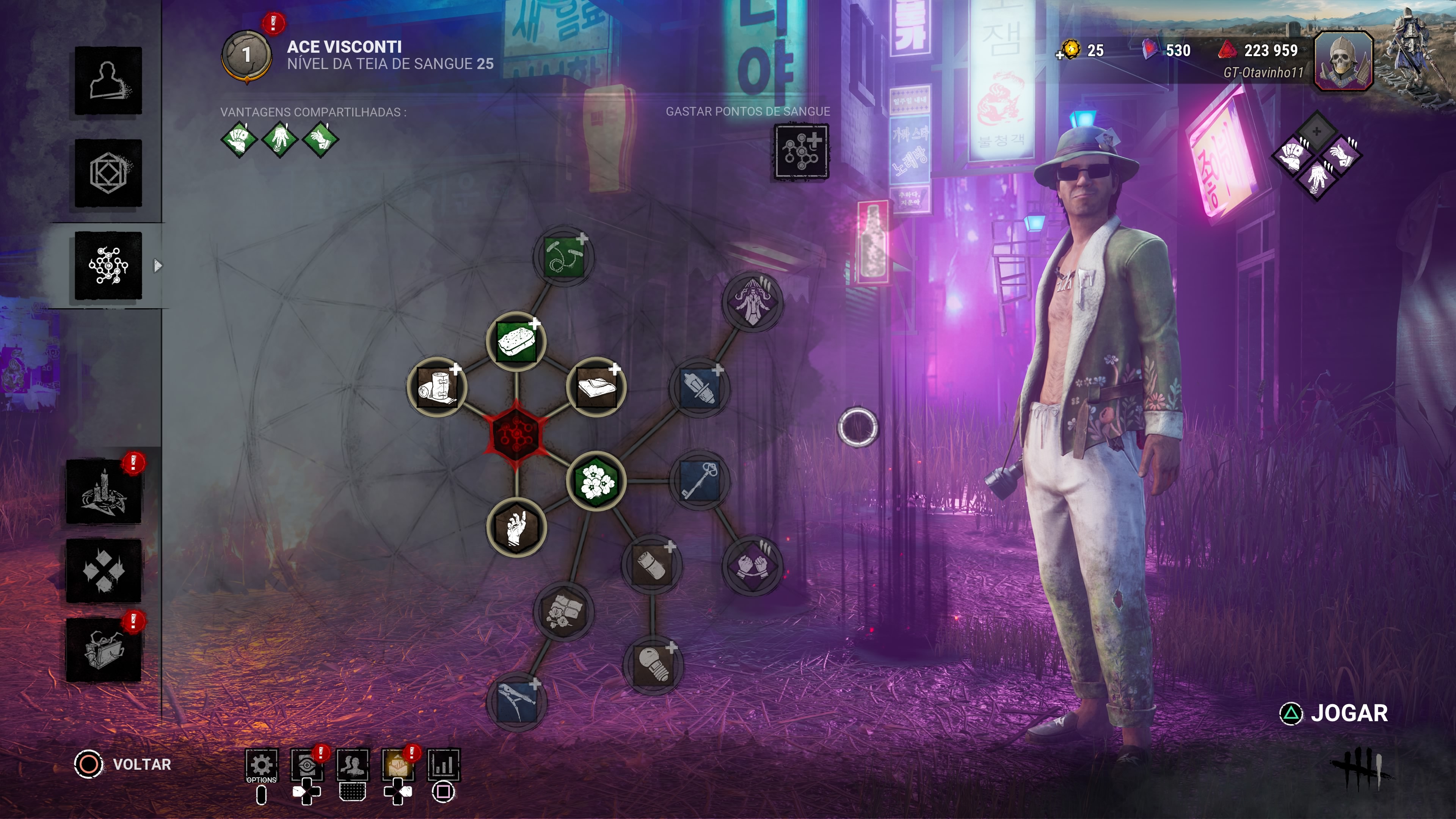
Task: Choose the purple handcuffed fists perk node
Action: (752, 565)
